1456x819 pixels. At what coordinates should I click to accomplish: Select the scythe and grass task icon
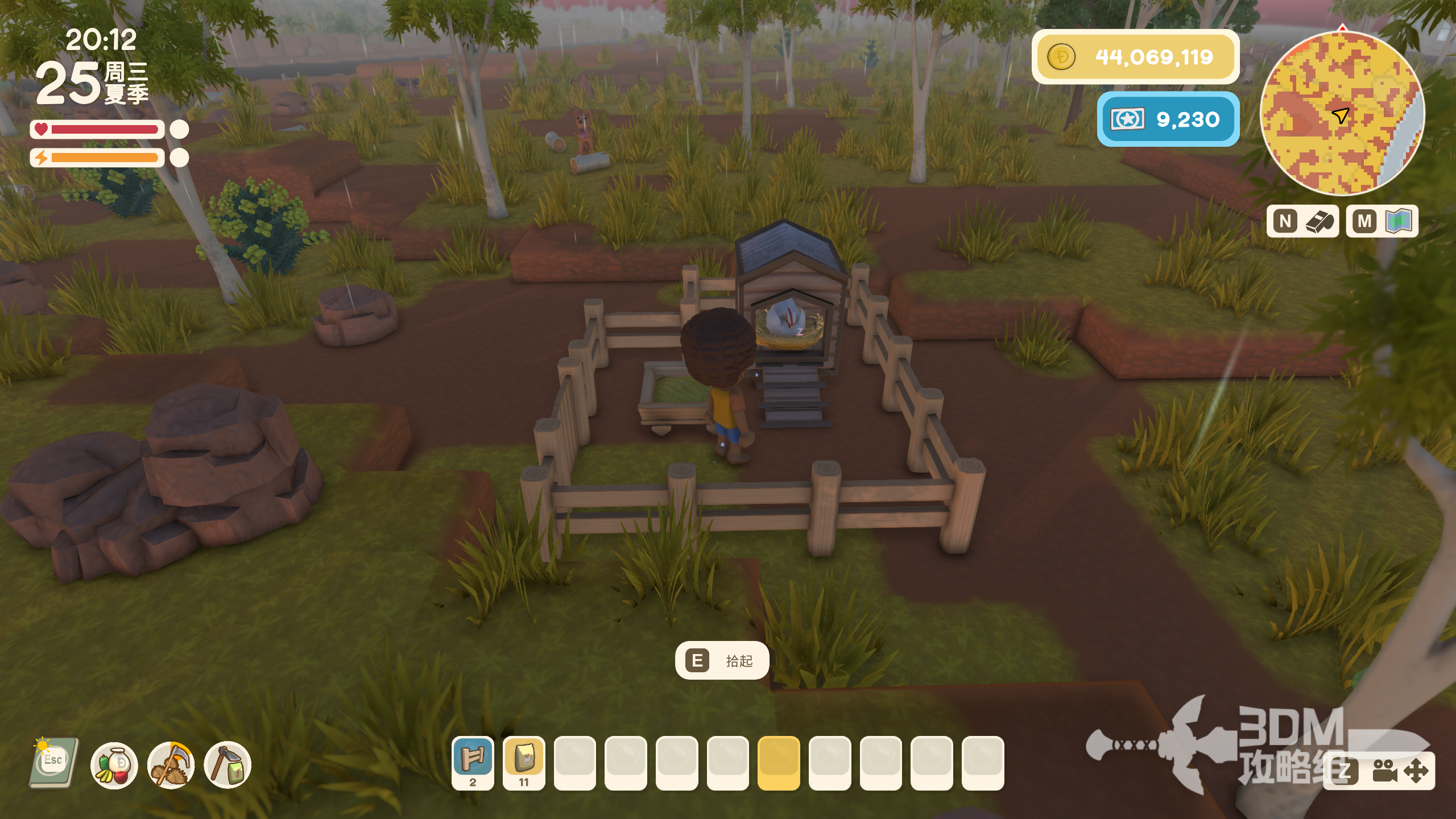(x=171, y=765)
